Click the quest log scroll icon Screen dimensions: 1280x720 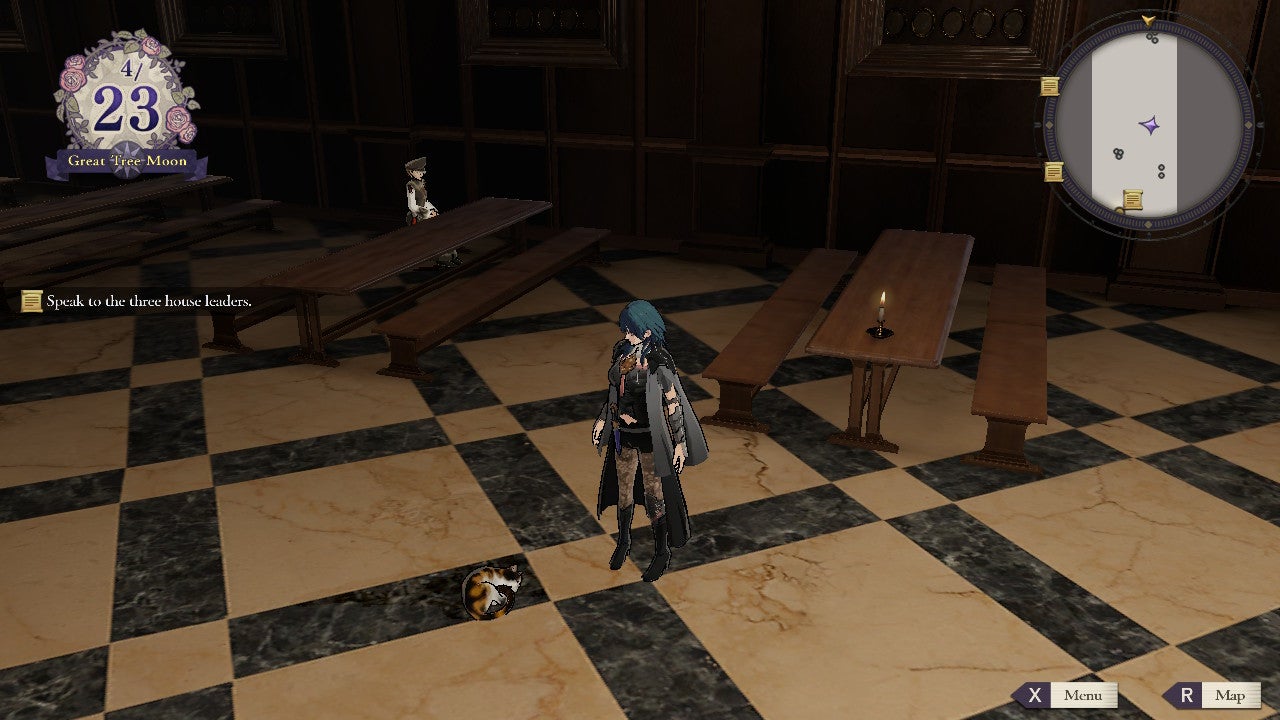30,299
